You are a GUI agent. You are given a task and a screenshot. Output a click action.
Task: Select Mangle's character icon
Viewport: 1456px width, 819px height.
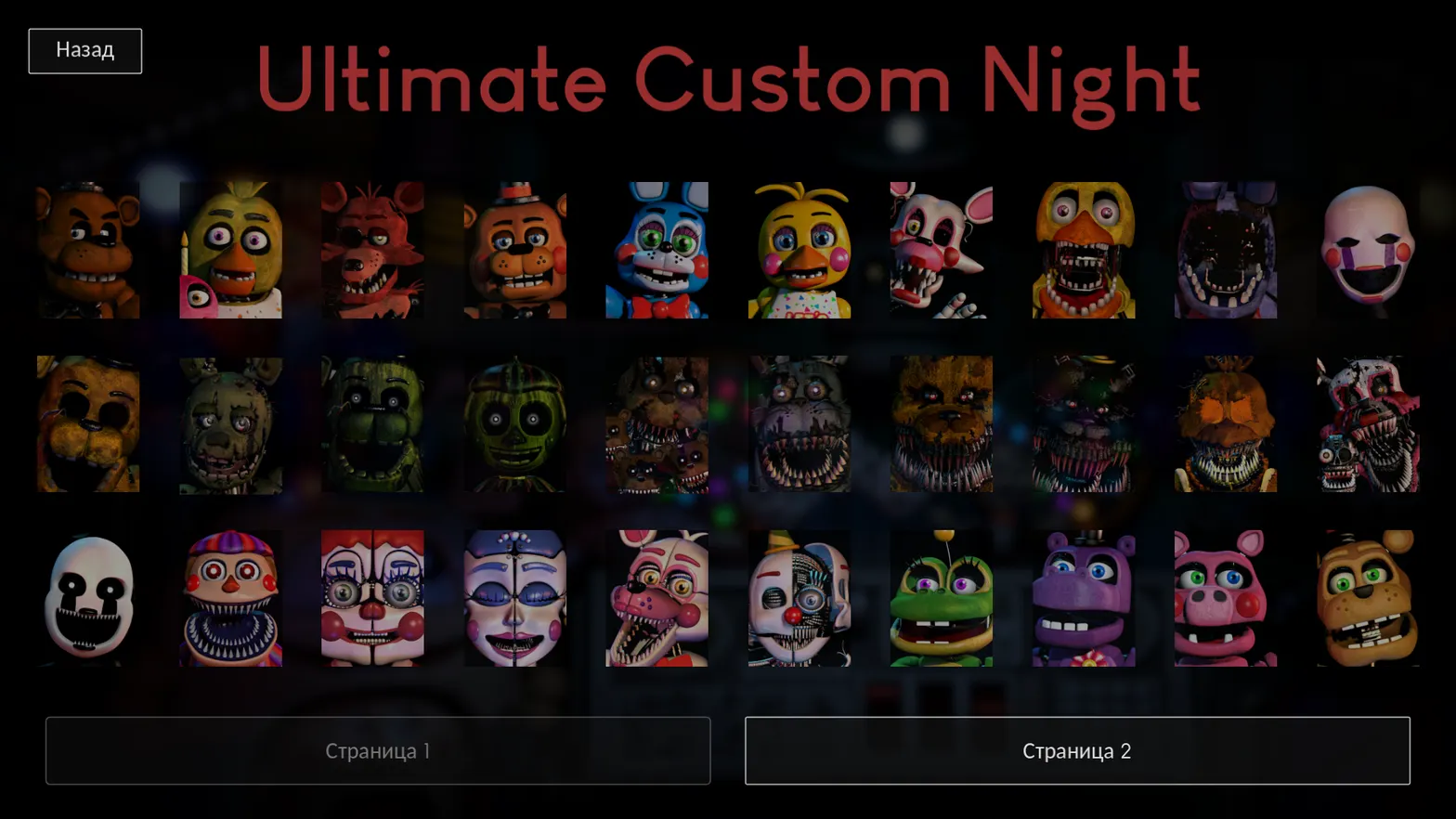point(942,251)
